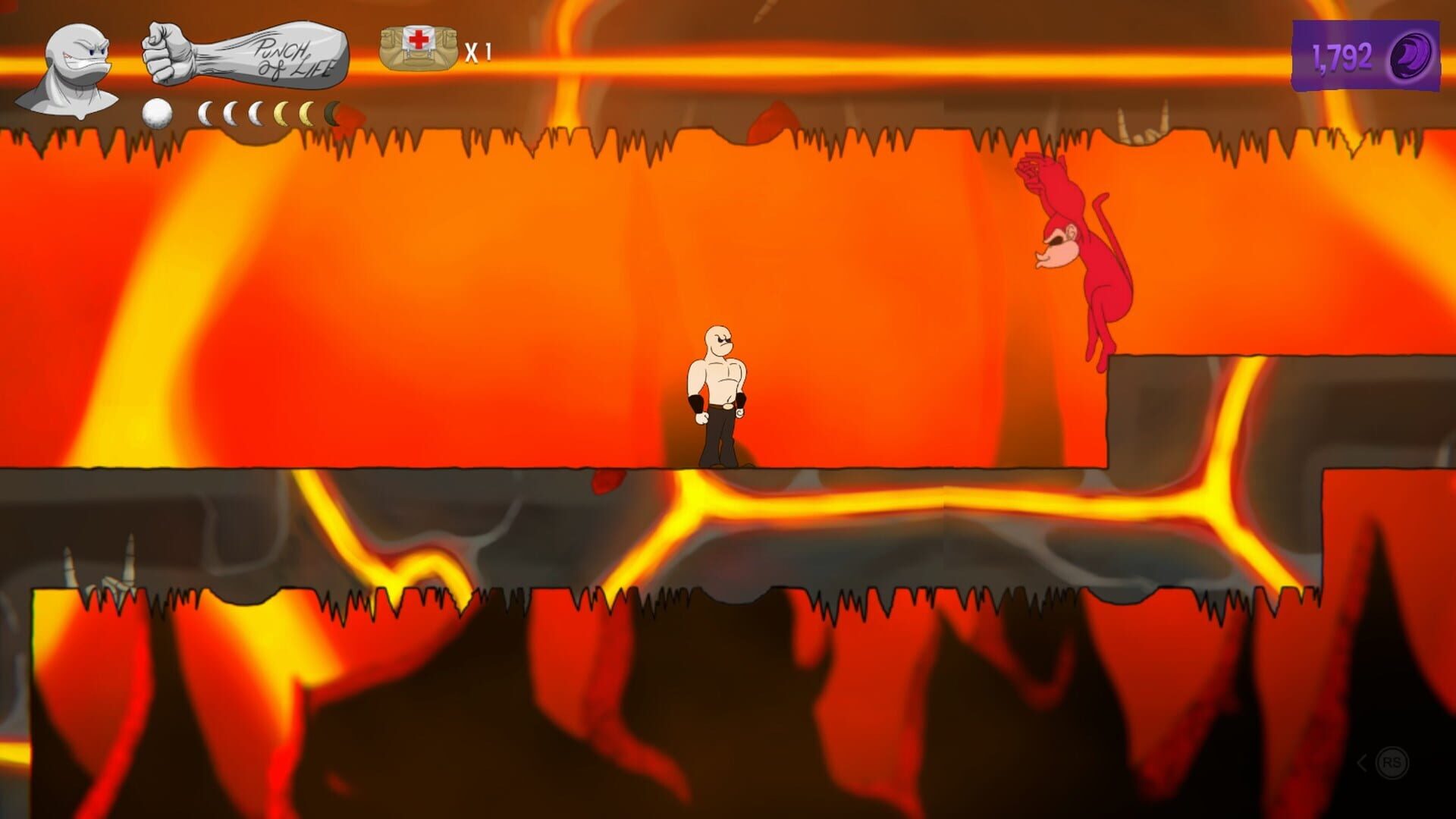Select the golden crescent moon icon

coord(281,112)
